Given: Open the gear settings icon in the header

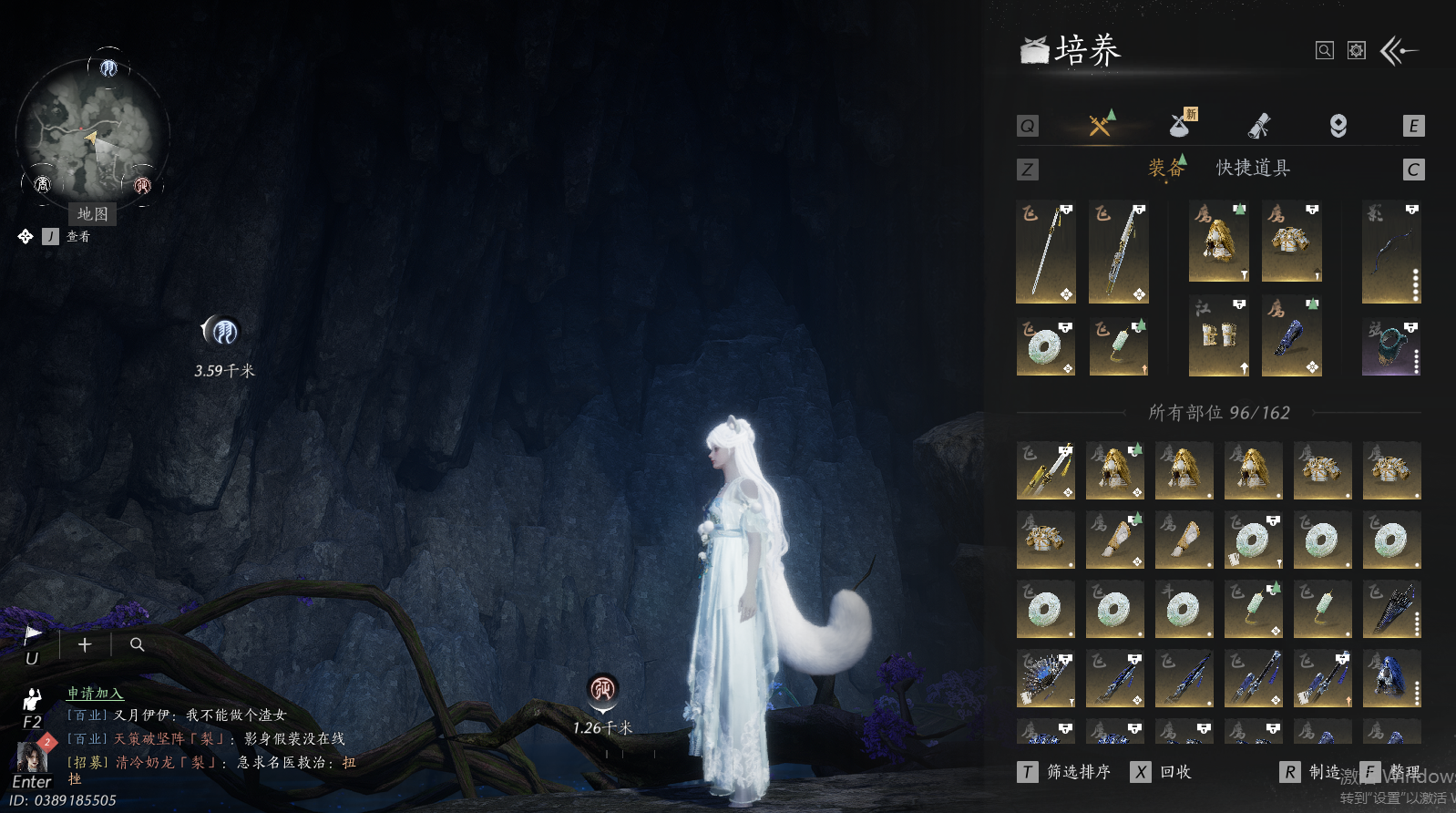Looking at the screenshot, I should [x=1357, y=51].
